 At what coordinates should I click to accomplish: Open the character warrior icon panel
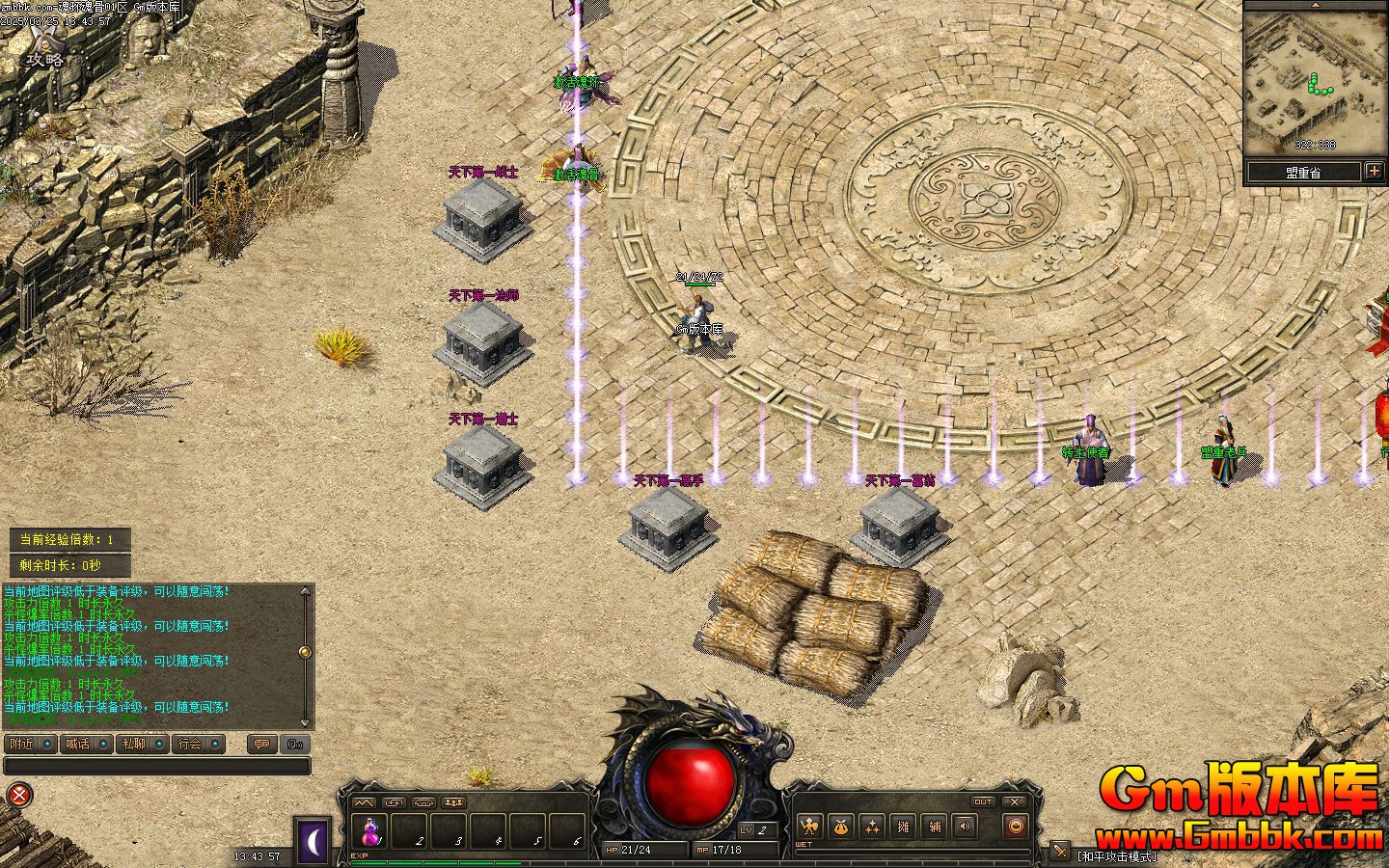[x=809, y=827]
